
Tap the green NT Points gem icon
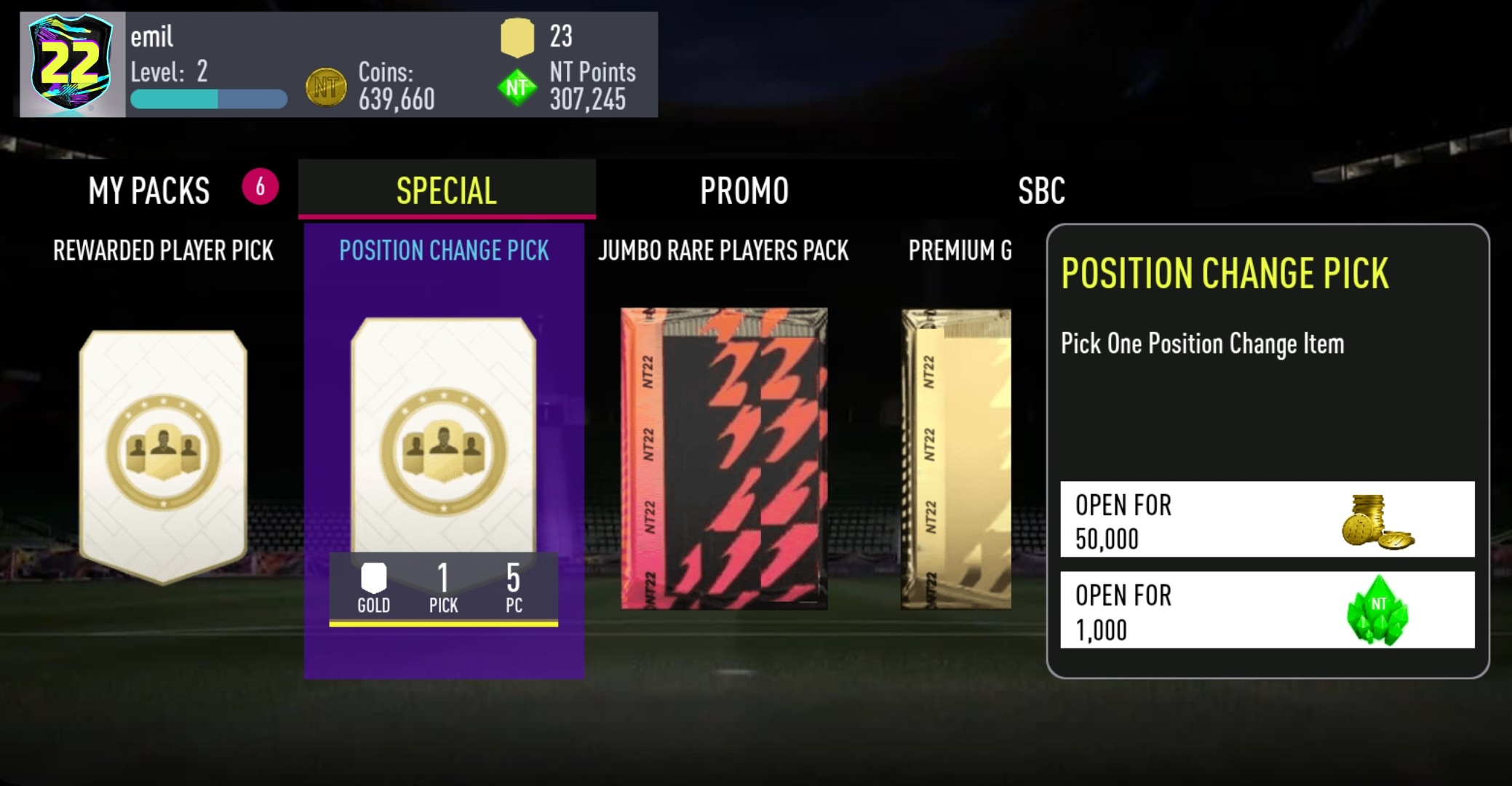(517, 88)
